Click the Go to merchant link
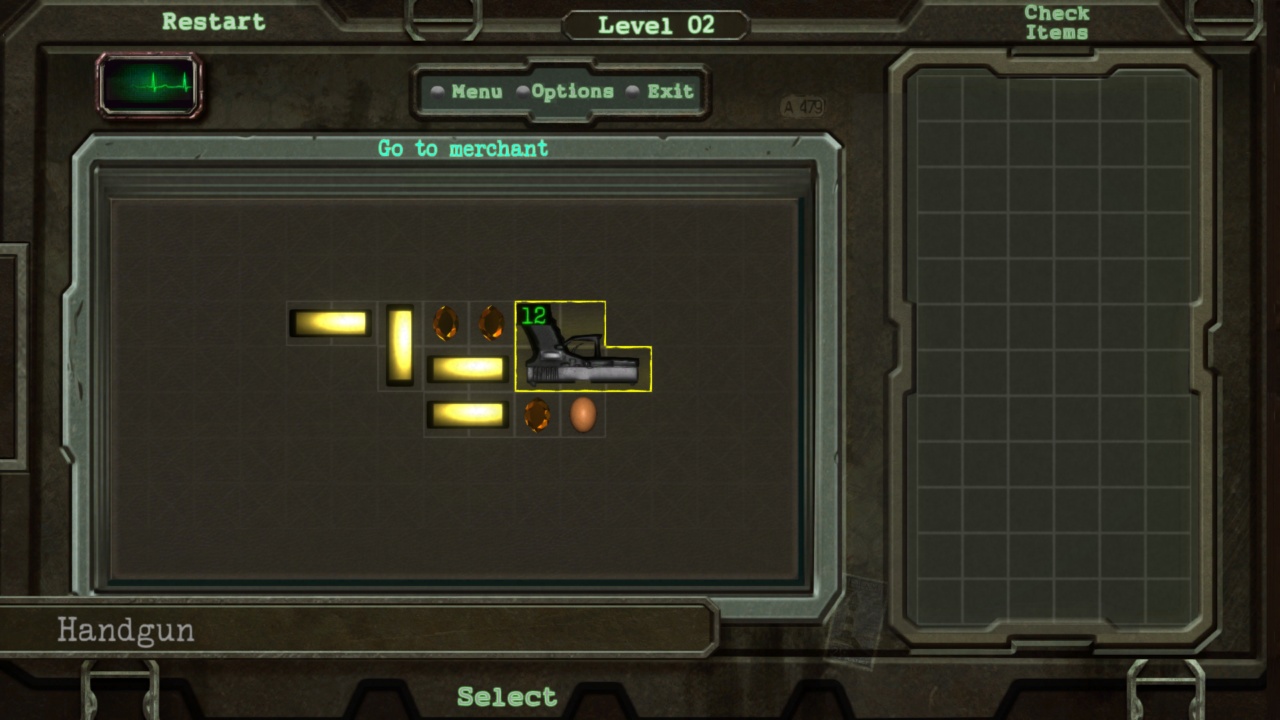Image resolution: width=1280 pixels, height=720 pixels. tap(462, 148)
